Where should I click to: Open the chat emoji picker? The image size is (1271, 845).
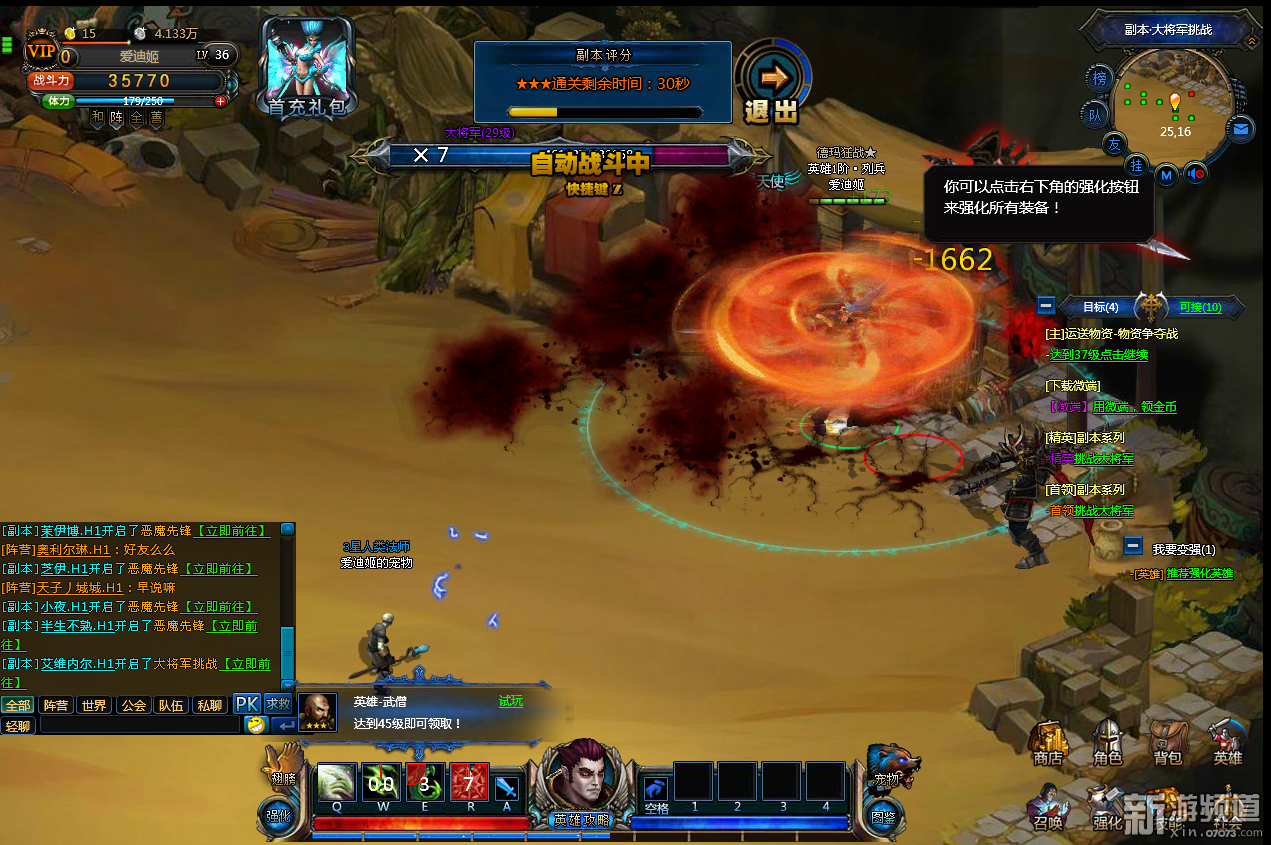256,725
